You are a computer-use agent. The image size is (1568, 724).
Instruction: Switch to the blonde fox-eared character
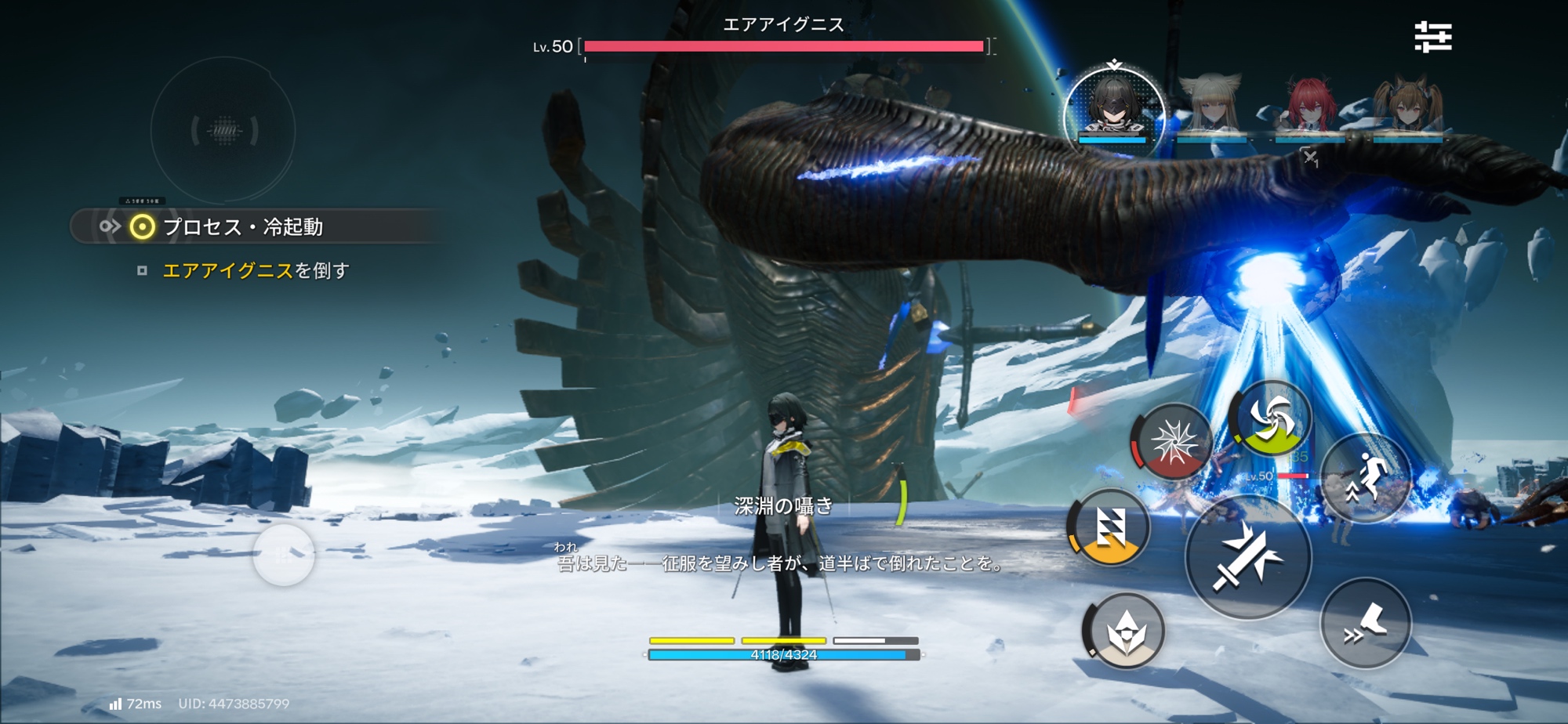click(1212, 106)
